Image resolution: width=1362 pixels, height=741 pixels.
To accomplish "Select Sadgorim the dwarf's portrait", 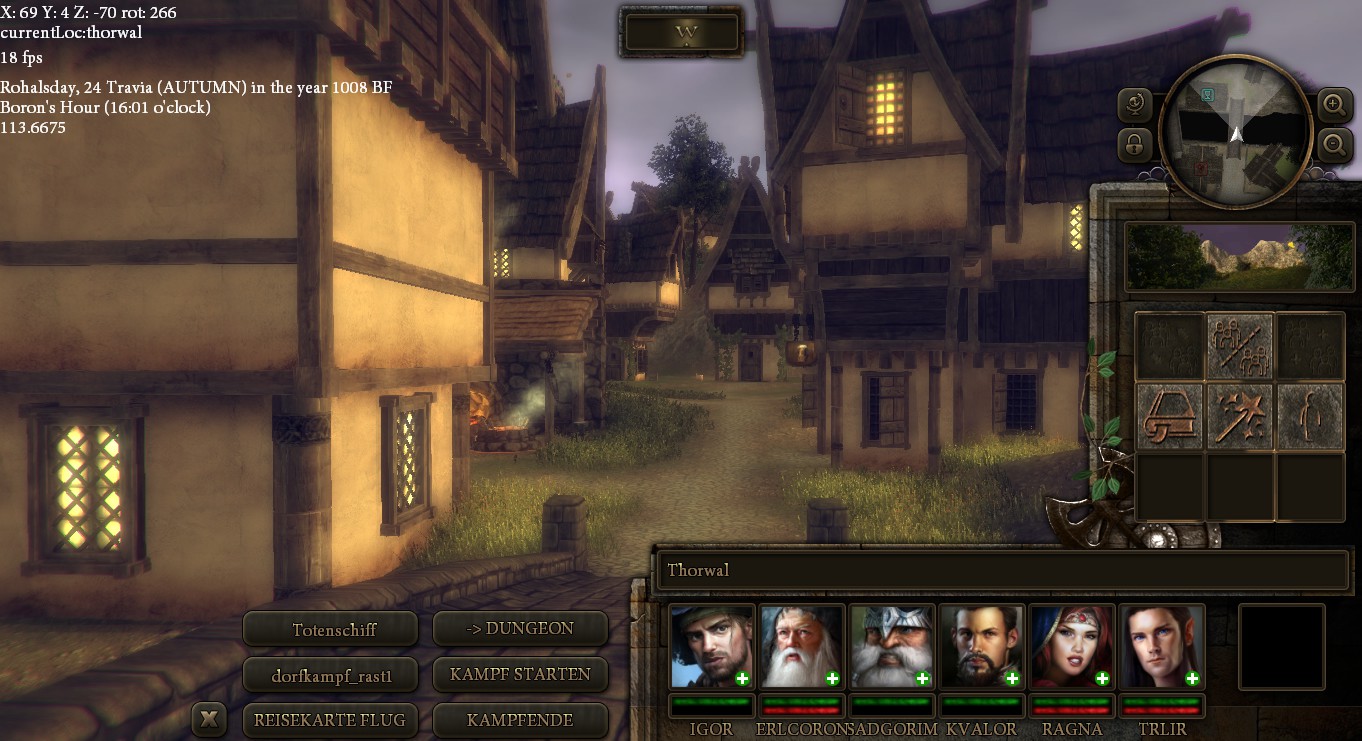I will (x=892, y=646).
